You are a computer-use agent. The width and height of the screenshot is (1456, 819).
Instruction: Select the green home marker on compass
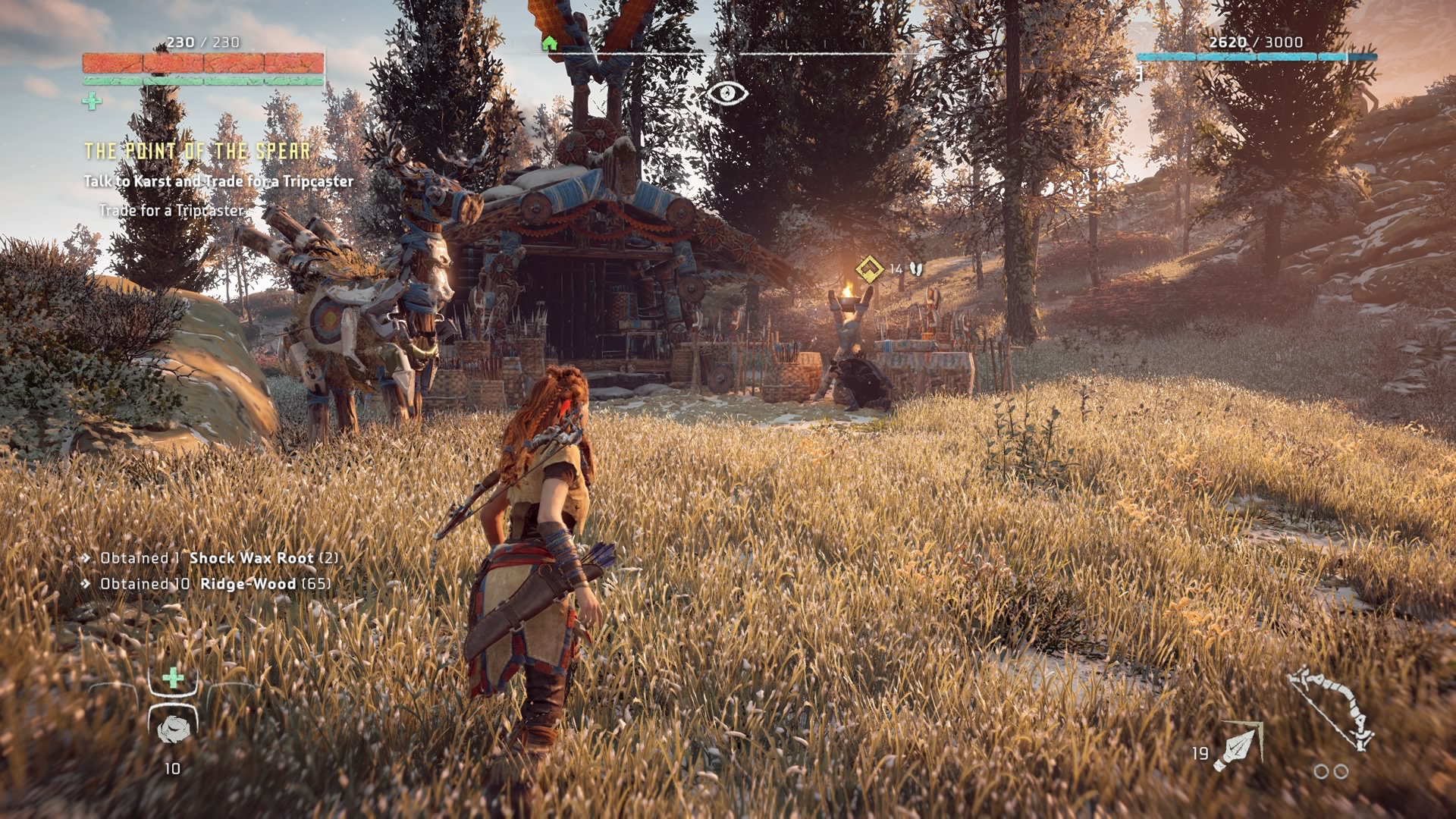(x=550, y=43)
